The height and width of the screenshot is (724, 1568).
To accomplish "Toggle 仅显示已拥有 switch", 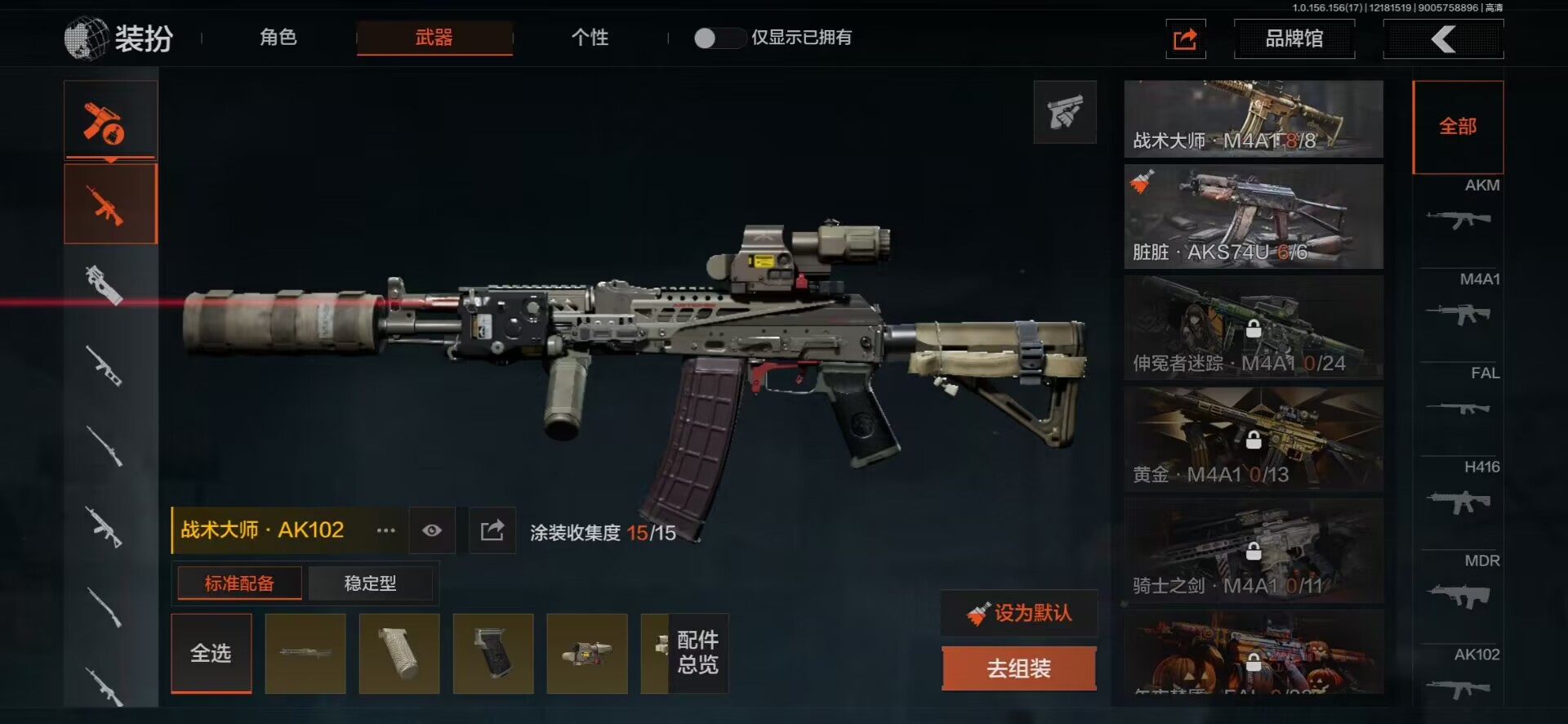I will point(719,38).
